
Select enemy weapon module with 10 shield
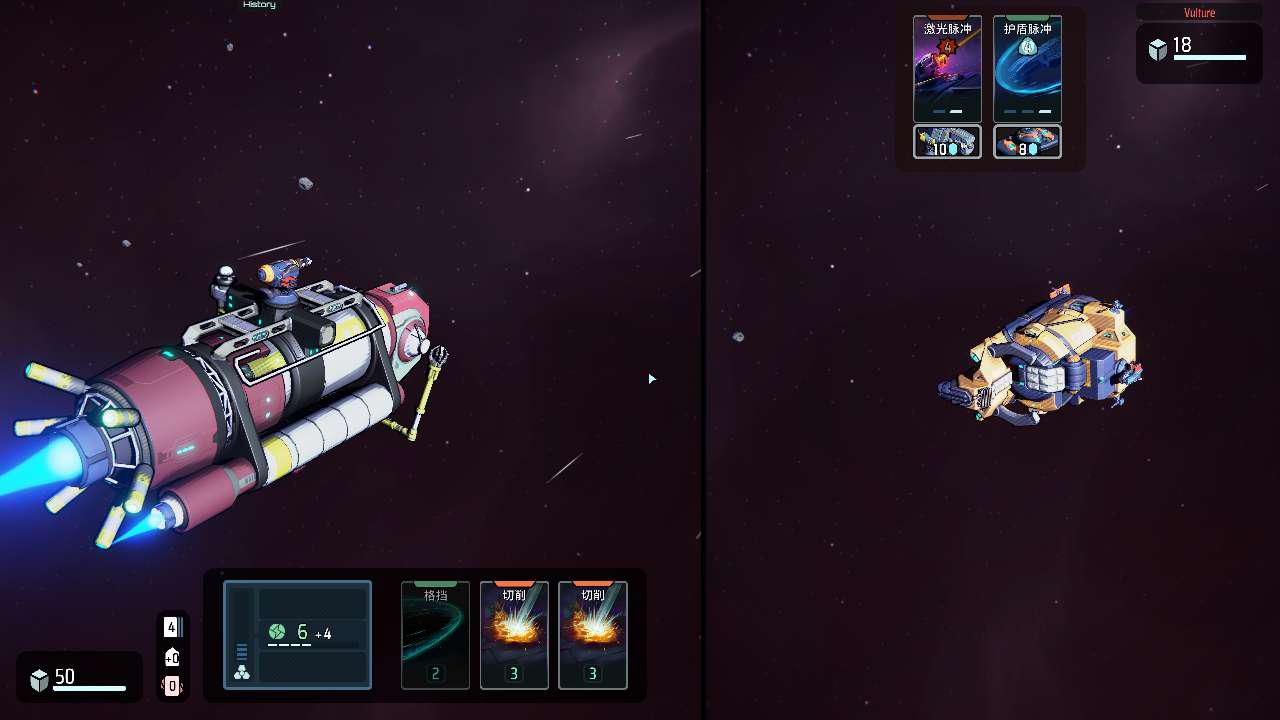tap(947, 142)
